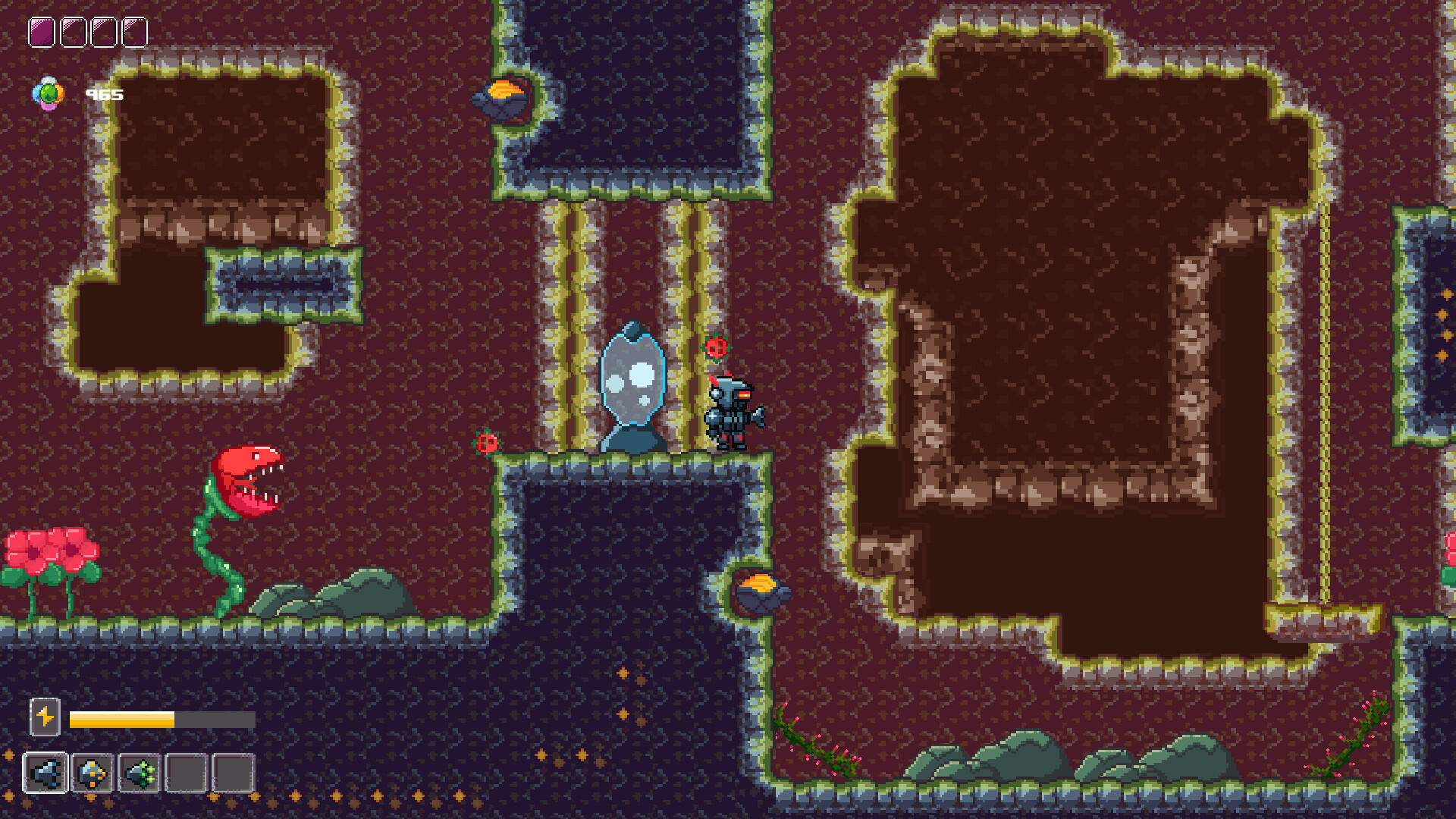Click the 965 currency counter
The width and height of the screenshot is (1456, 819).
105,94
